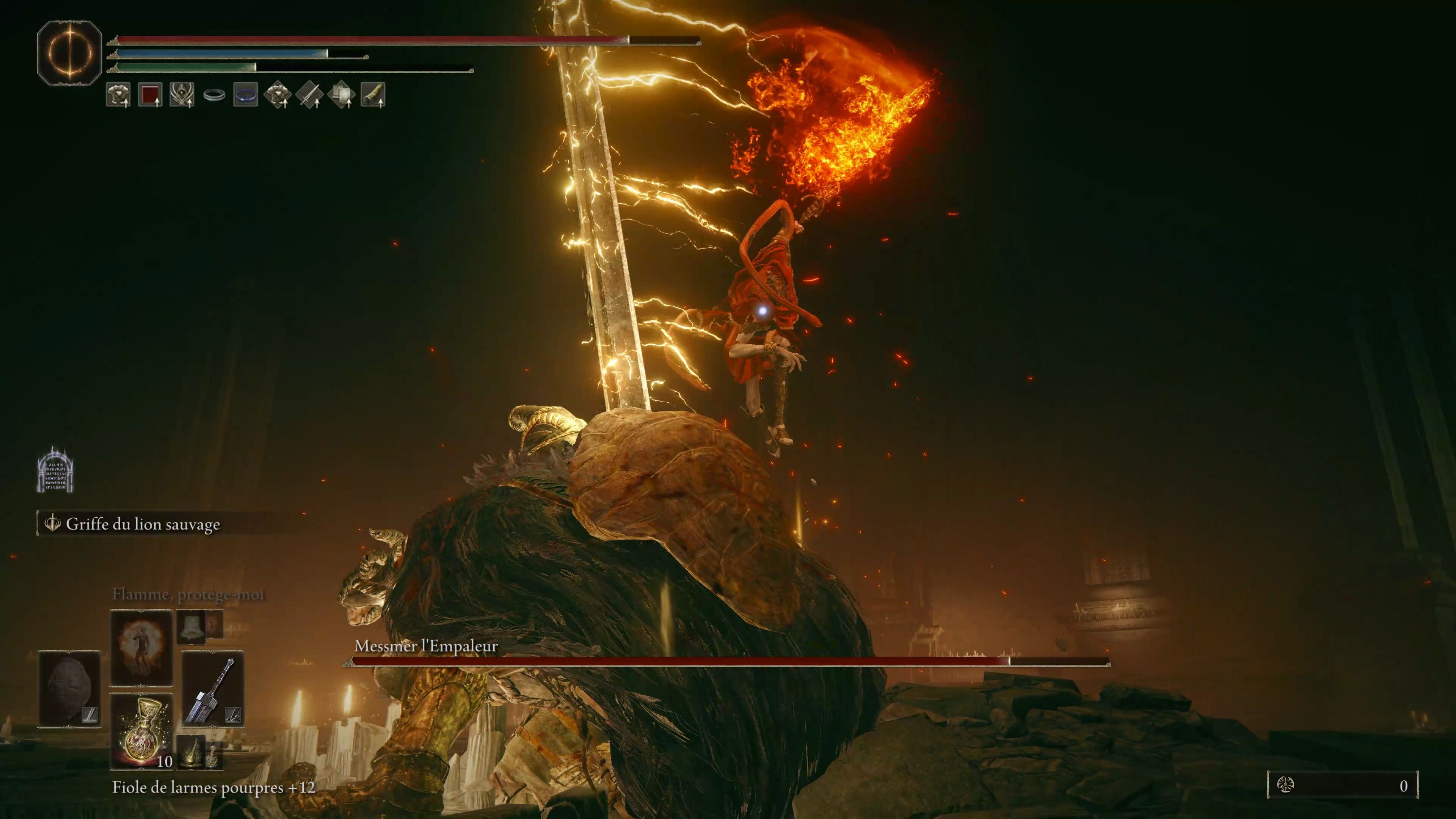Click the gate-shaped summoning icon
Image resolution: width=1456 pixels, height=819 pixels.
(x=55, y=470)
